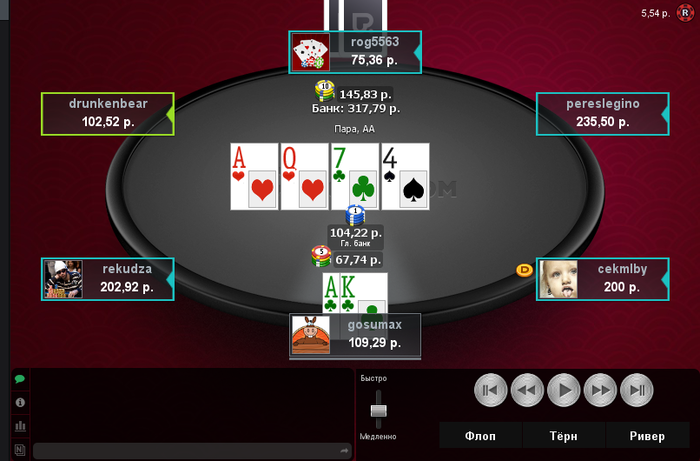Skip to the start of the replay

click(490, 389)
